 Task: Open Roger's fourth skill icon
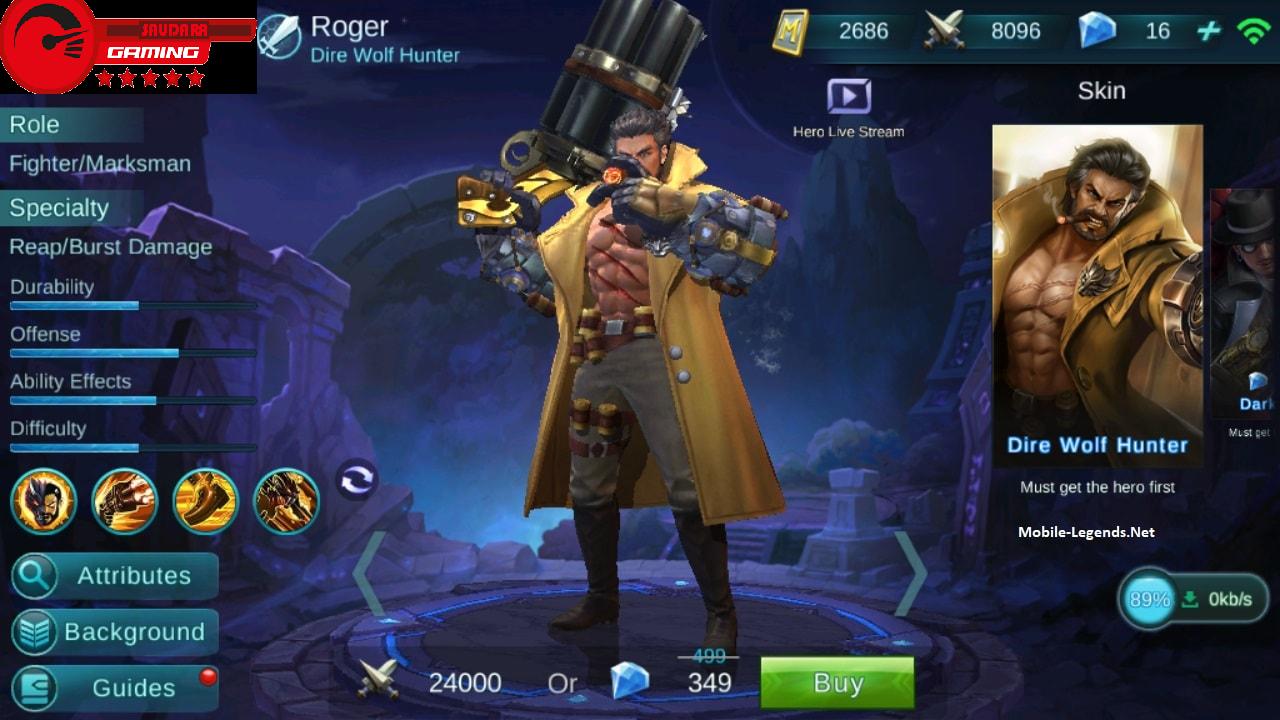[284, 502]
